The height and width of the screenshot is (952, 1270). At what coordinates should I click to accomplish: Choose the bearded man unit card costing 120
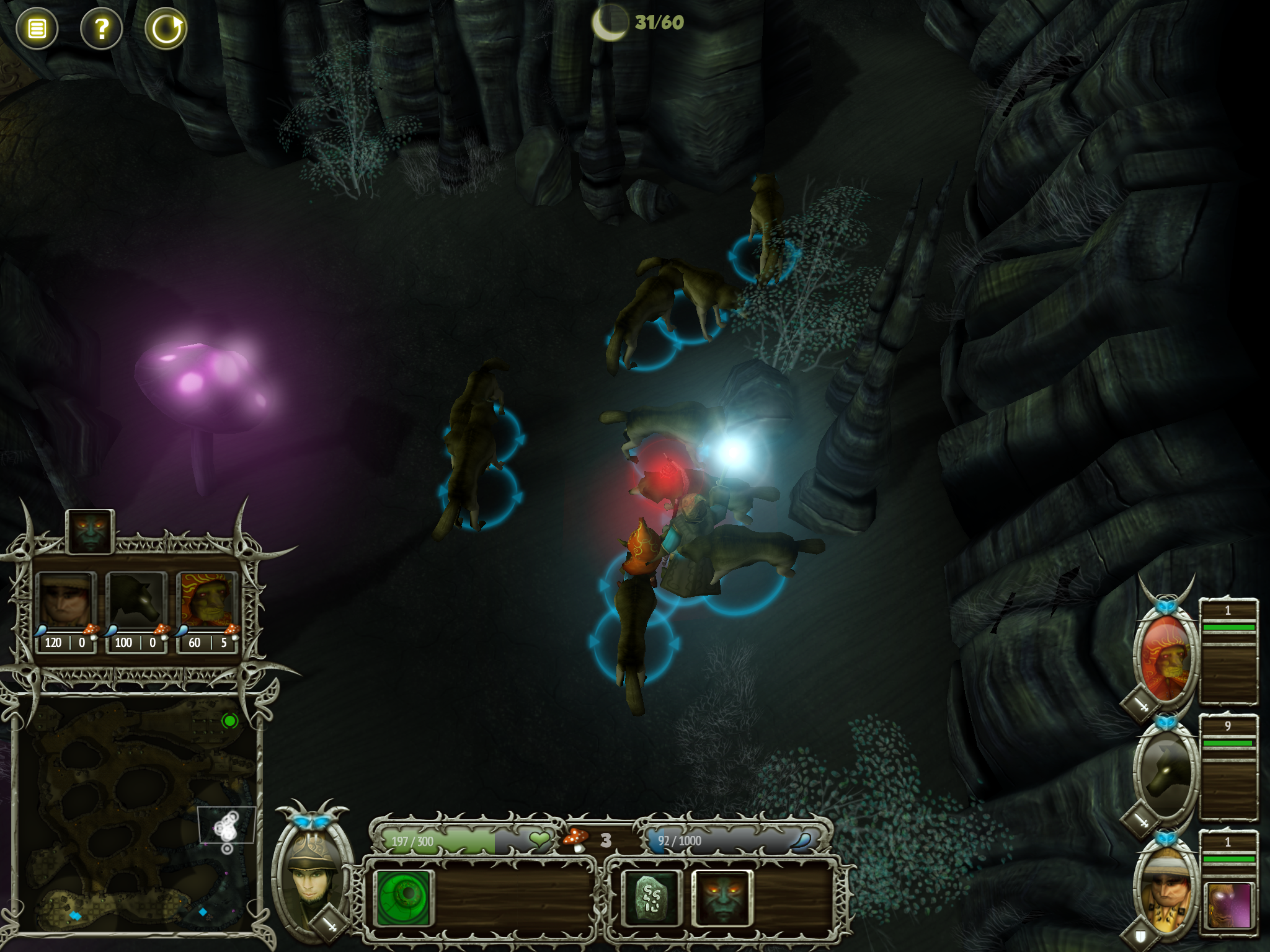pyautogui.click(x=66, y=609)
